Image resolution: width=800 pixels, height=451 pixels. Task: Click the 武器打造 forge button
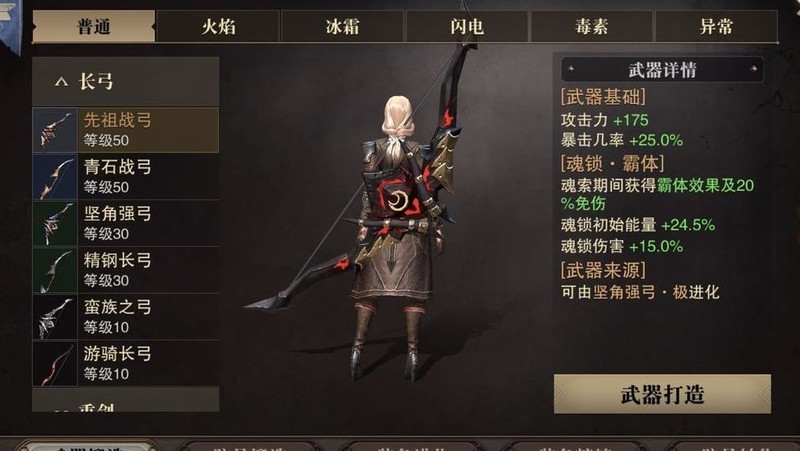point(662,394)
